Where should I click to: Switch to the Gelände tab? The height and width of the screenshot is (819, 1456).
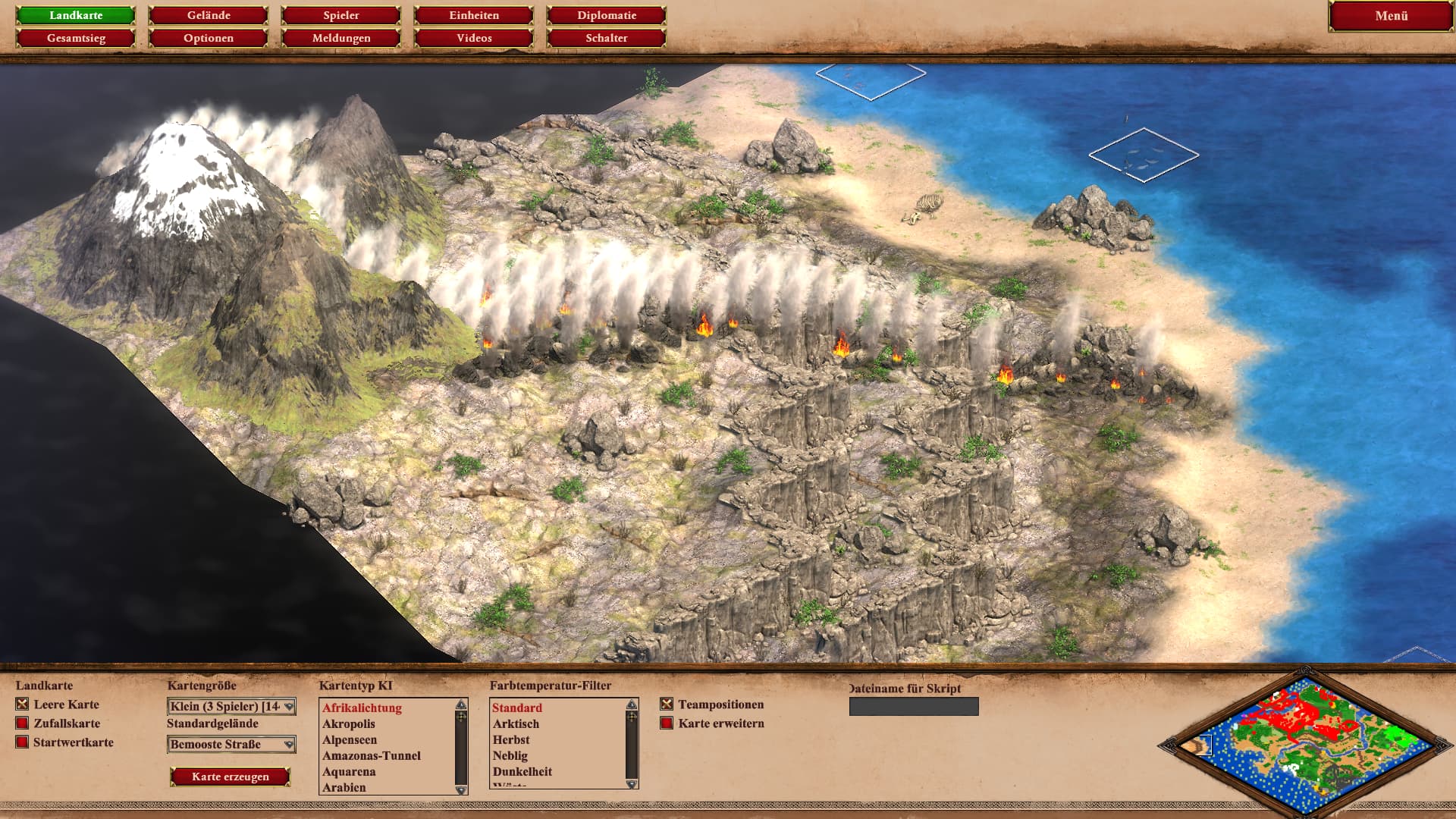pos(209,15)
